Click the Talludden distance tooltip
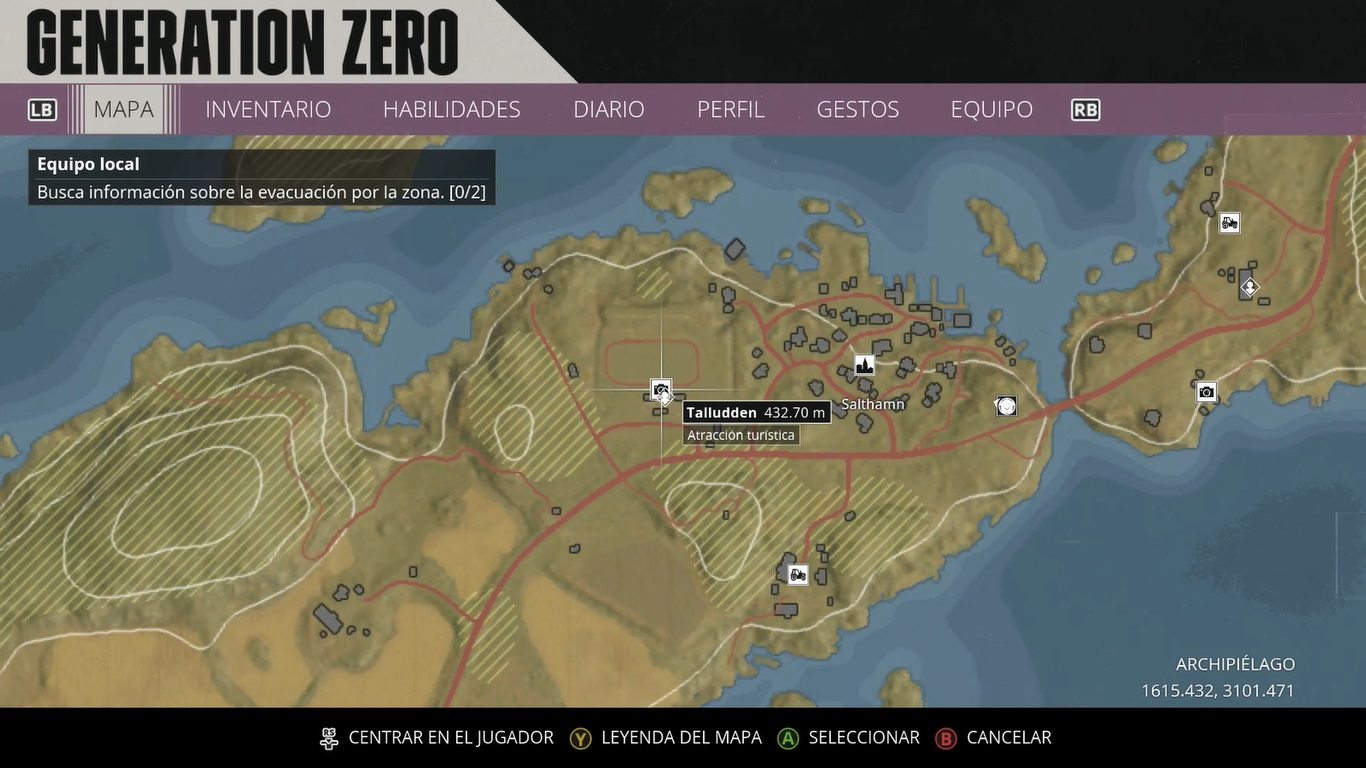Image resolution: width=1366 pixels, height=768 pixels. coord(756,412)
